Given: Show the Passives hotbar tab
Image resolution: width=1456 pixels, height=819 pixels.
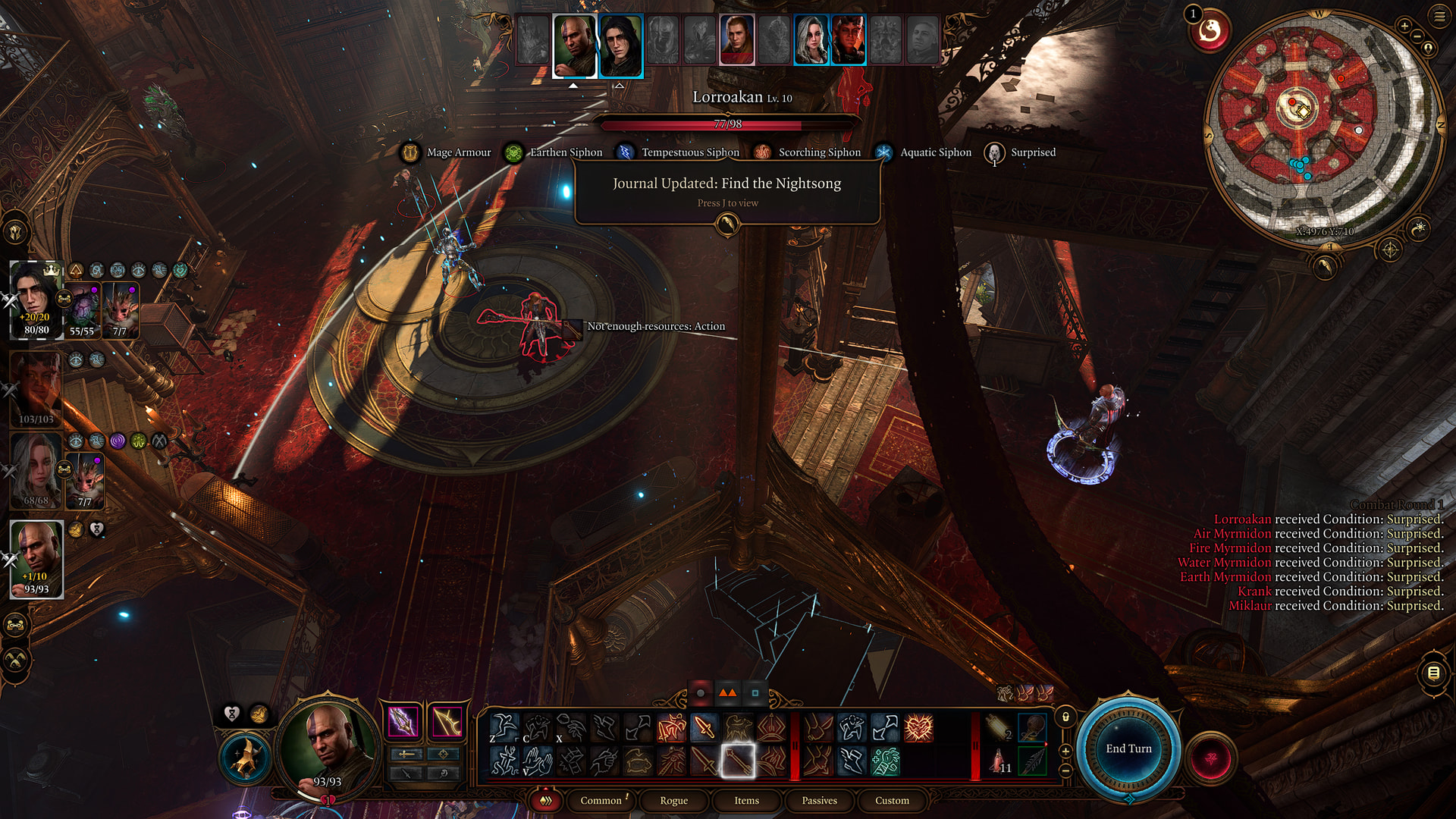Looking at the screenshot, I should [x=819, y=800].
